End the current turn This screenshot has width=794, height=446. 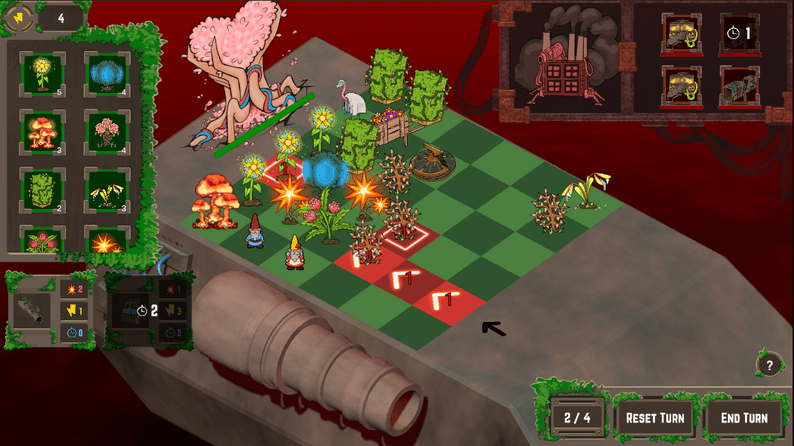(744, 417)
